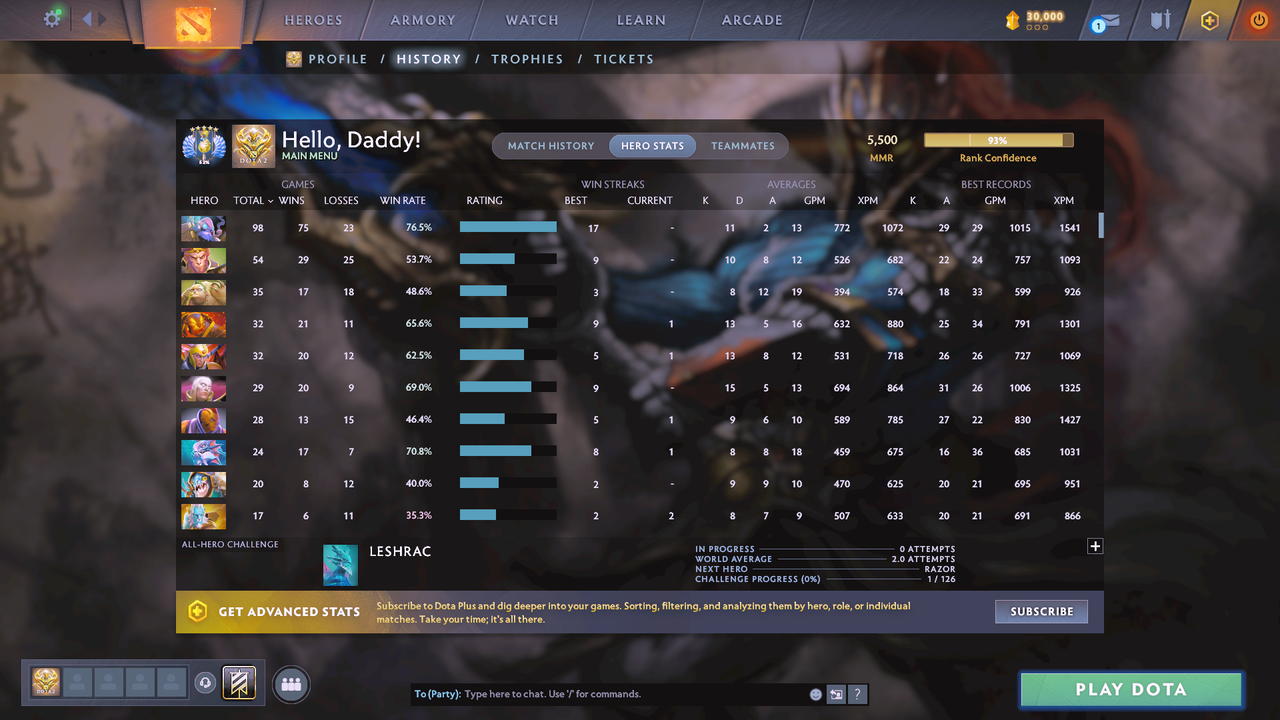Click the Subscribe button for Dota Plus
The image size is (1280, 720).
[x=1041, y=611]
